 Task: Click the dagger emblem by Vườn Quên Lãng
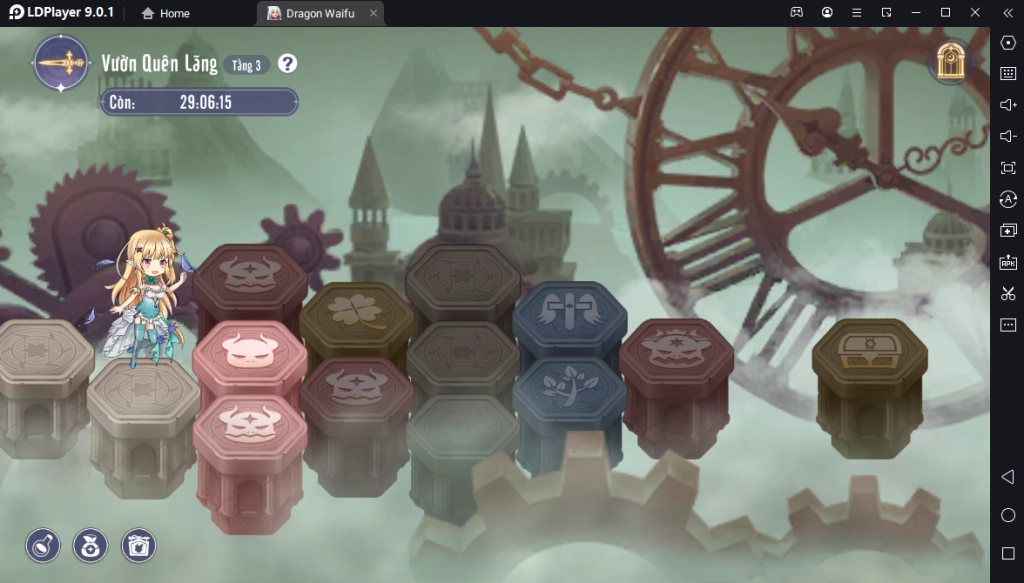tap(62, 63)
